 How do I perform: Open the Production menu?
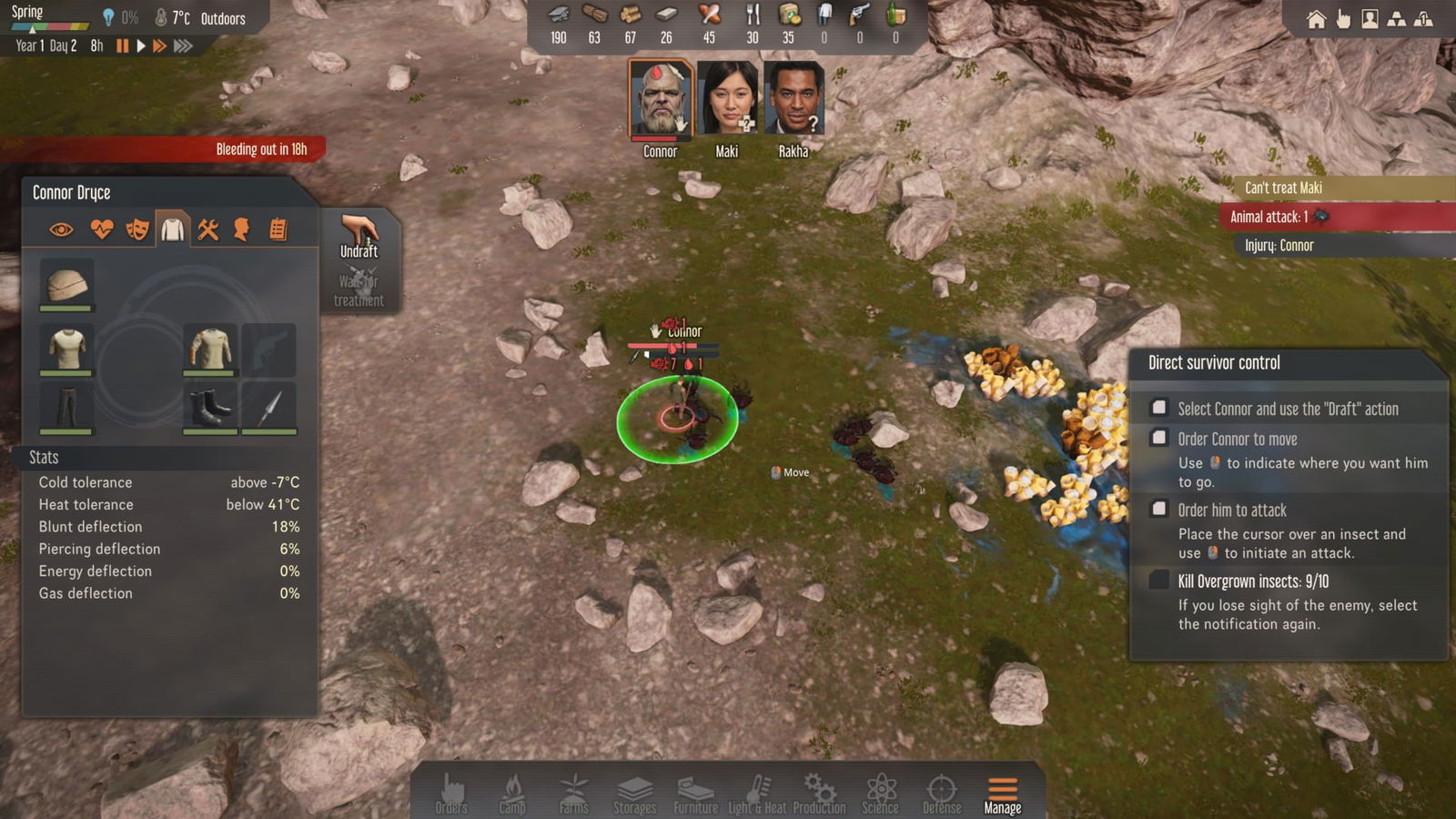(818, 792)
